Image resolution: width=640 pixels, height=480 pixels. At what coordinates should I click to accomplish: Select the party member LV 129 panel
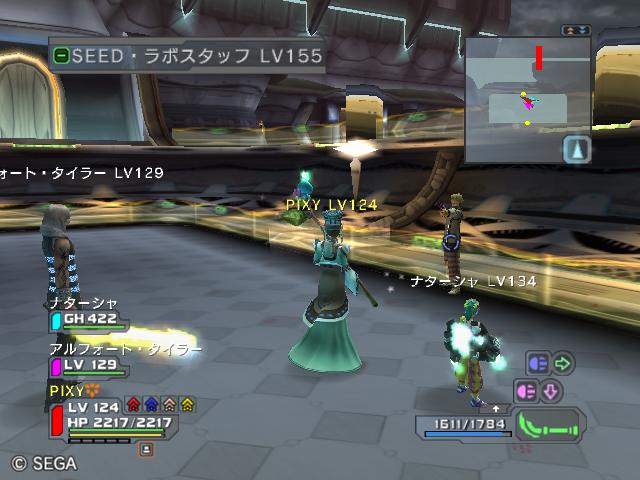click(90, 366)
